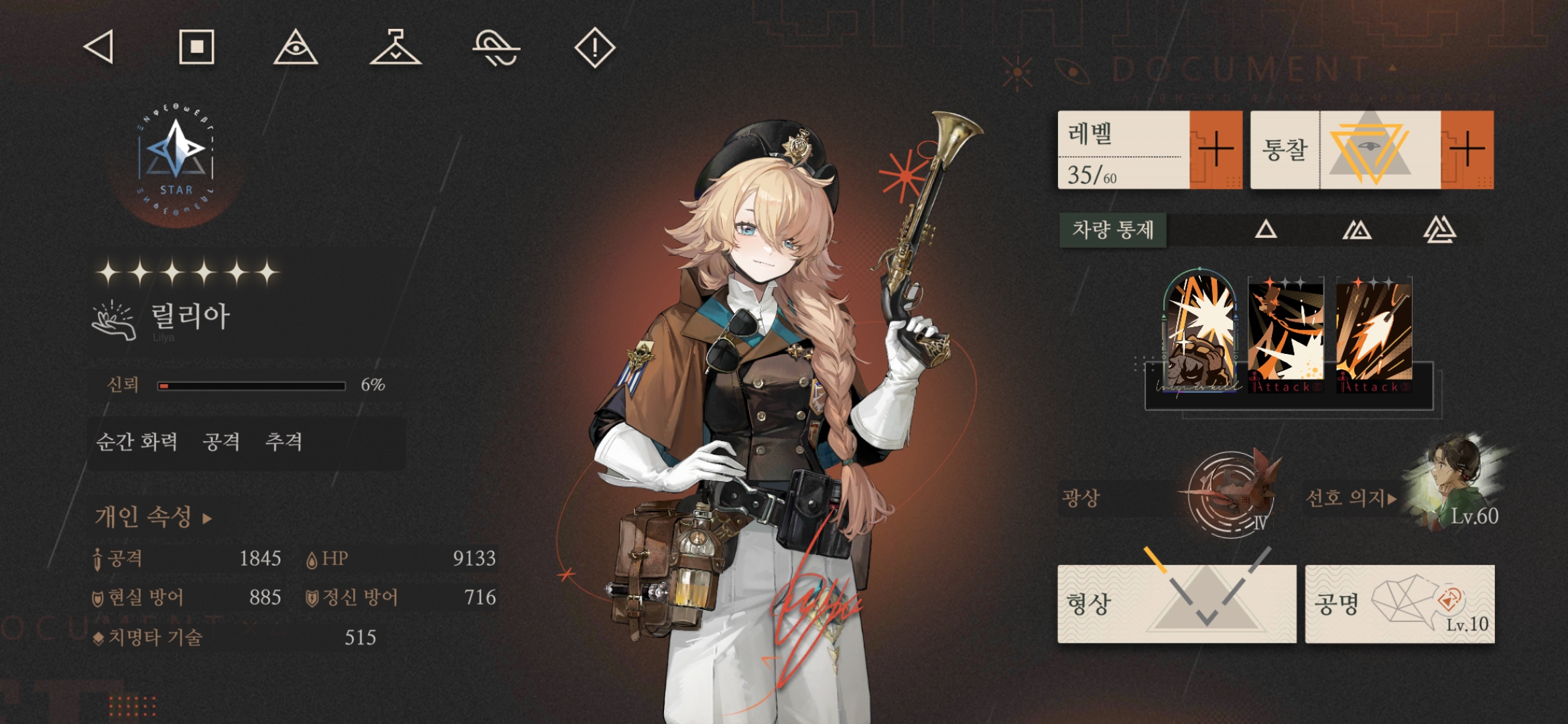Open the 광상 psychube slot
The image size is (1568, 724).
[x=1230, y=497]
